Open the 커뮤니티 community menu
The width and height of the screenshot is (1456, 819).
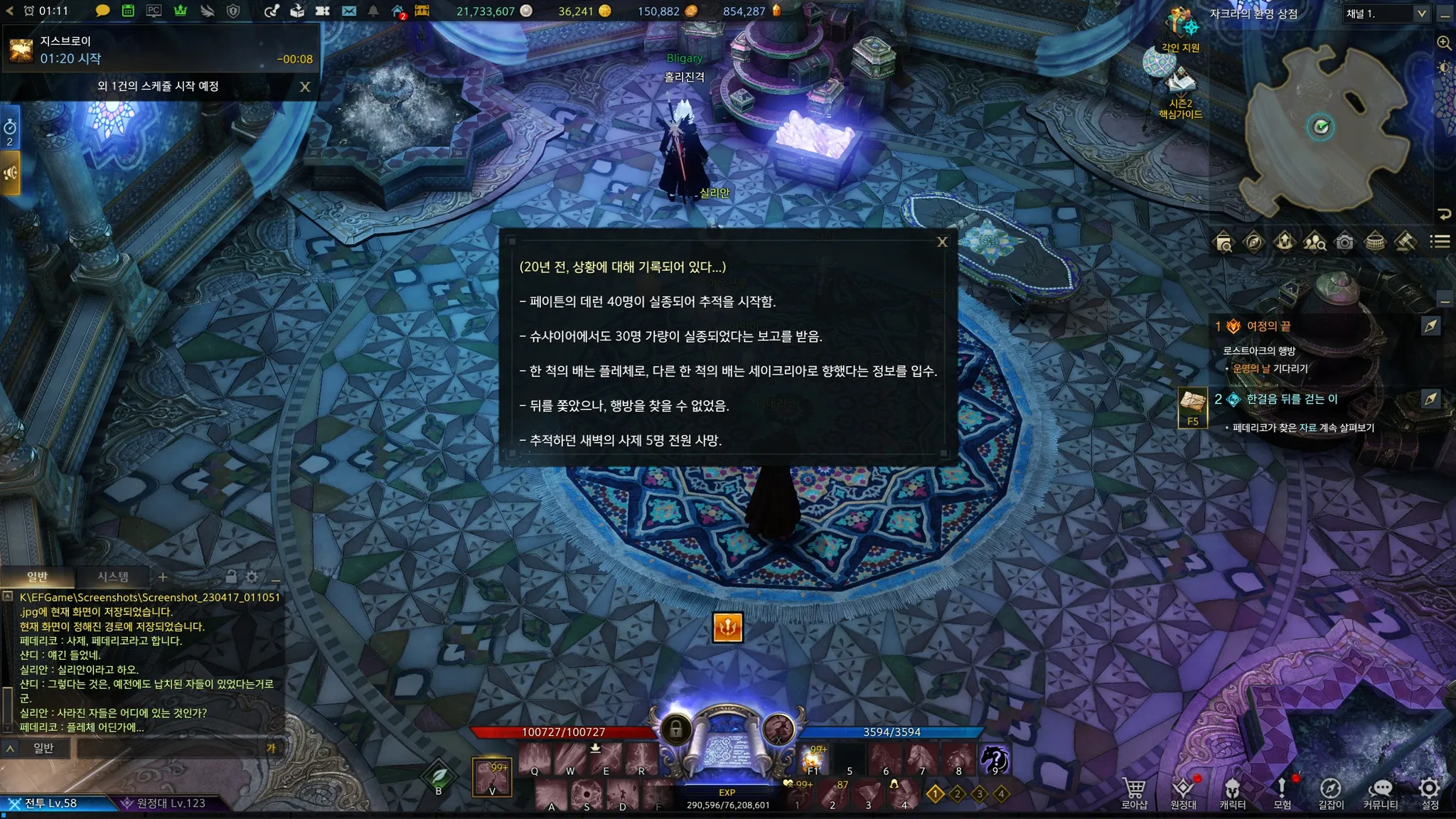point(1380,793)
